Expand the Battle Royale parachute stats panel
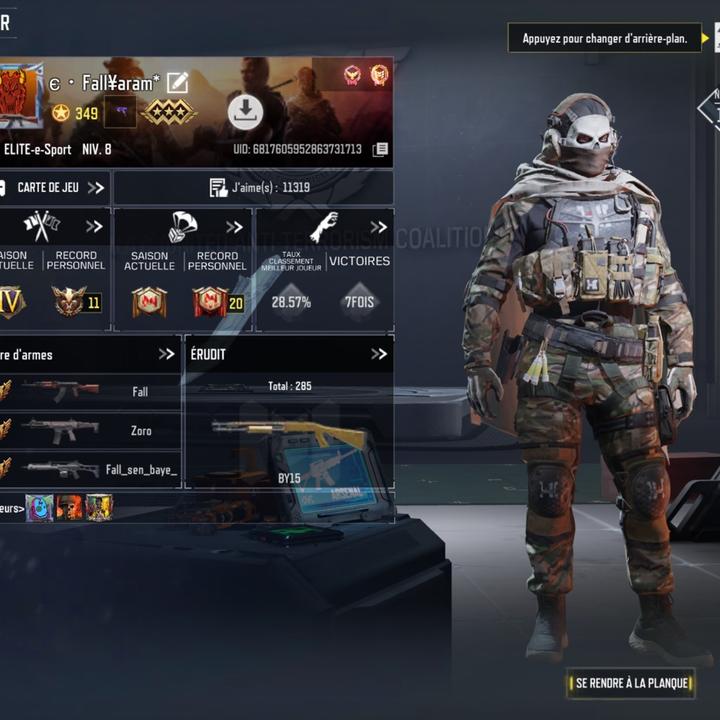The width and height of the screenshot is (720, 720). (x=234, y=226)
